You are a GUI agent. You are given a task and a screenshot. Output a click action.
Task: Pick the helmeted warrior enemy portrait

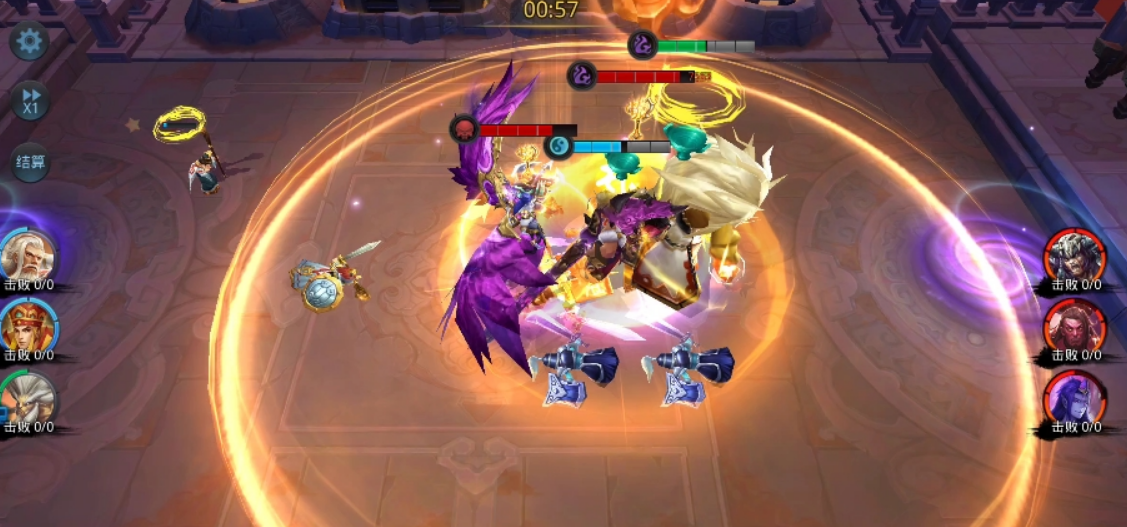(x=1075, y=256)
